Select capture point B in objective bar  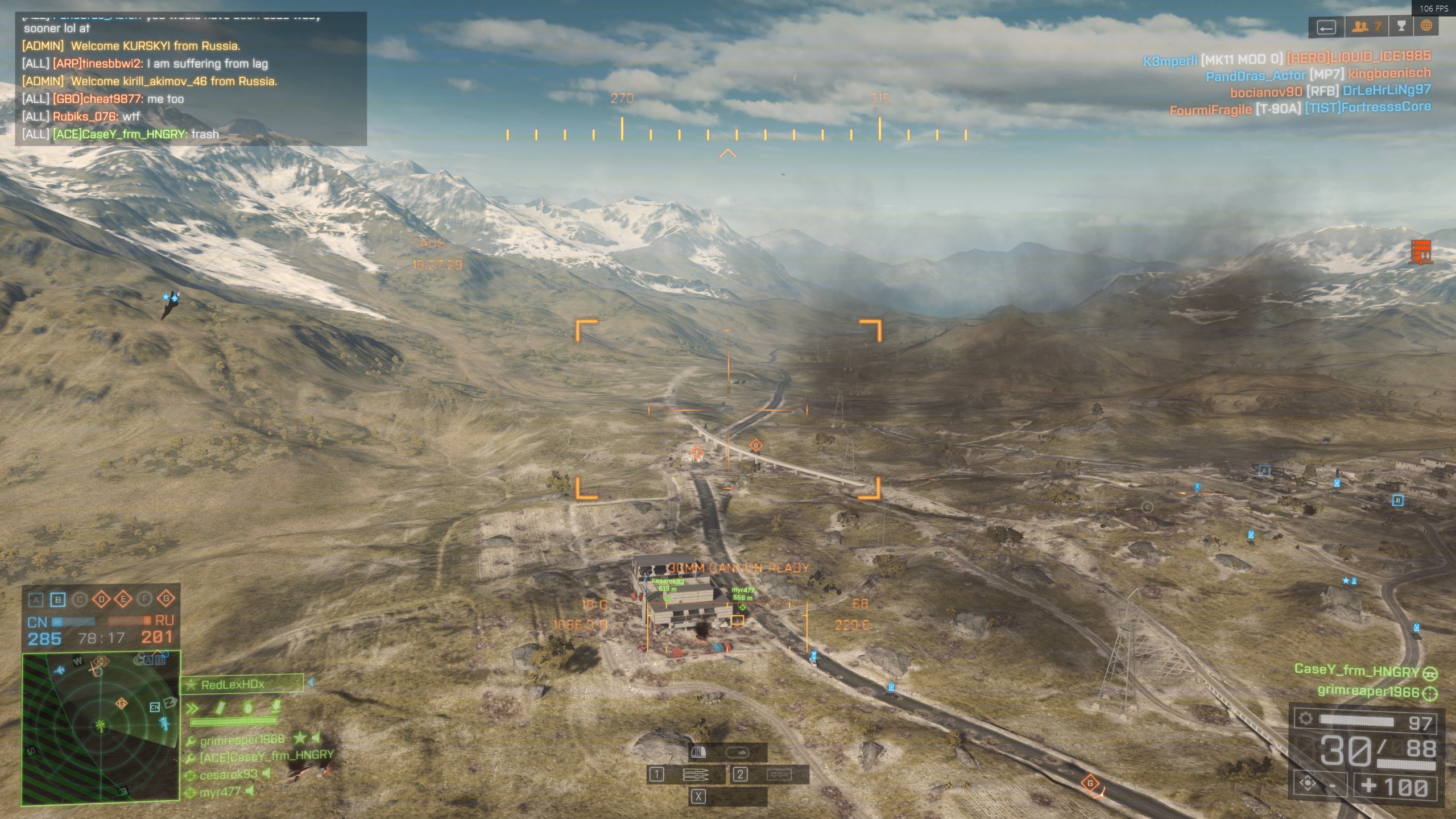pos(57,599)
